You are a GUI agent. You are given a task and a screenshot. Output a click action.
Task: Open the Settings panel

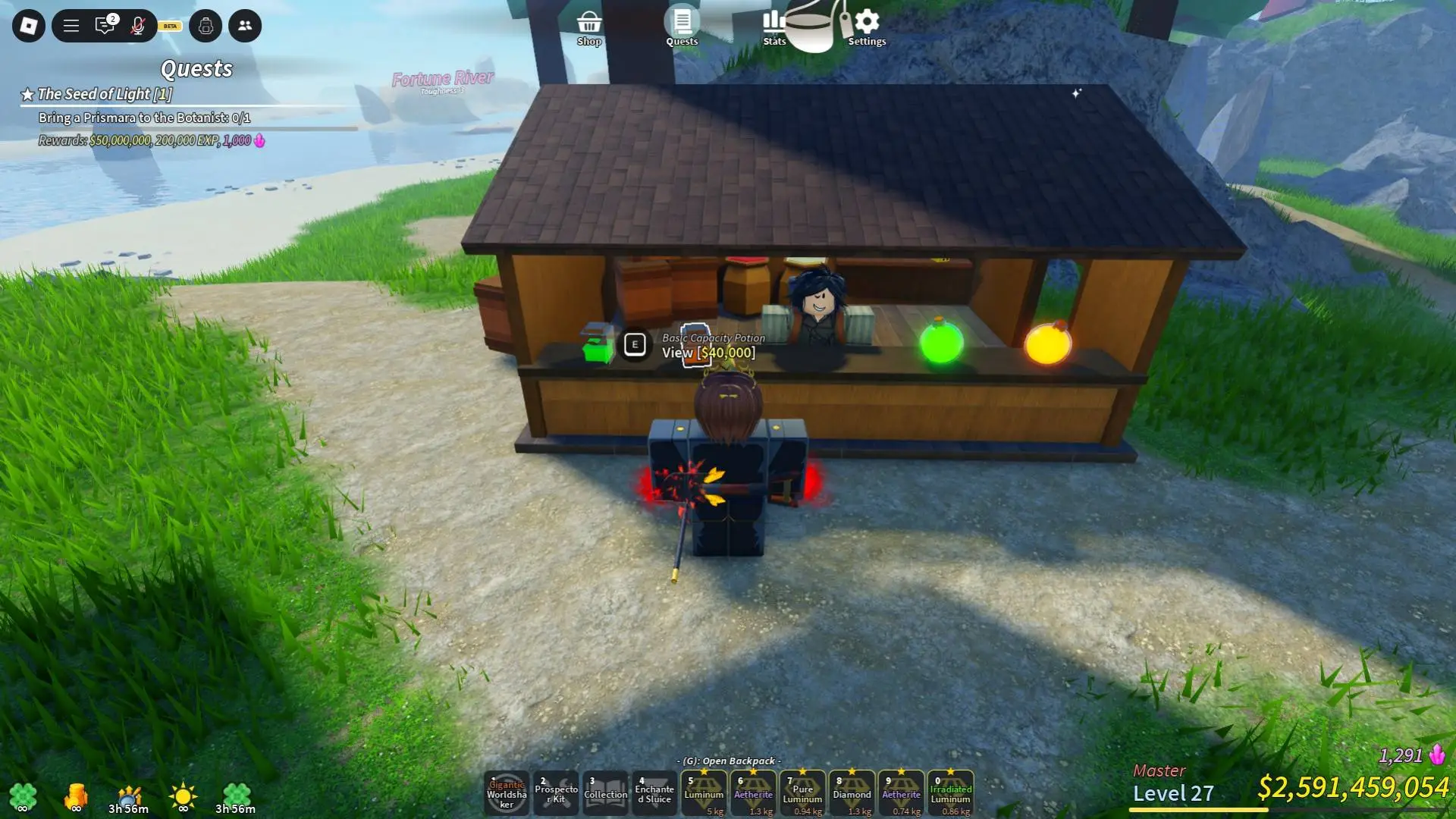click(x=867, y=25)
